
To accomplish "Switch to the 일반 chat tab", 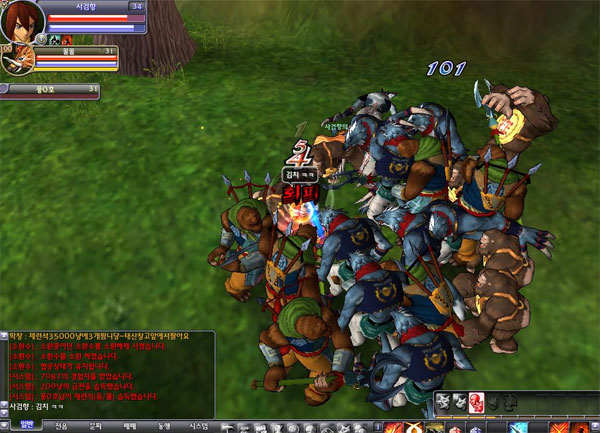I will coord(27,426).
